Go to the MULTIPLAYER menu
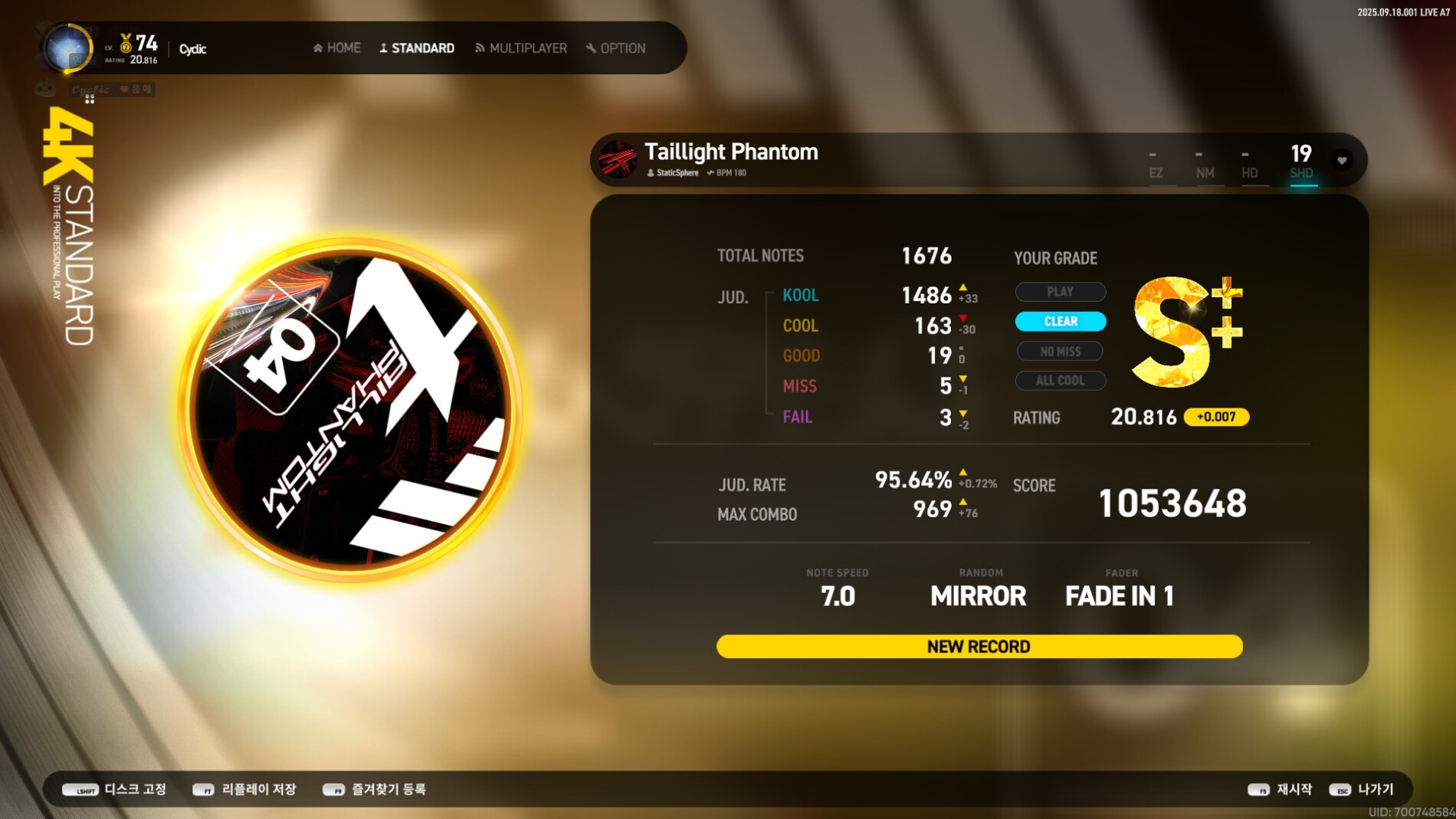This screenshot has width=1456, height=819. [521, 48]
